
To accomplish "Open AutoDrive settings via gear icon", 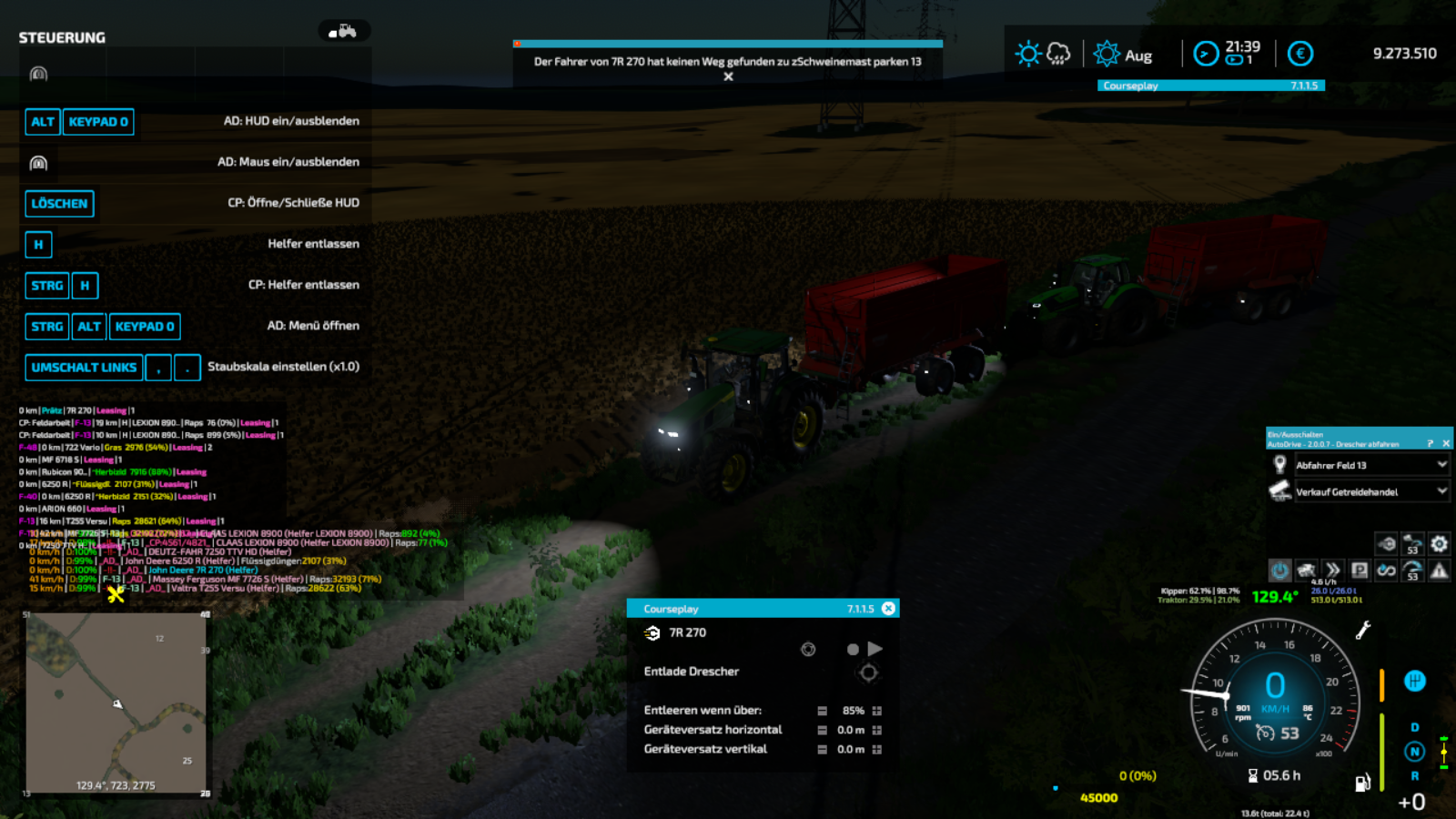I will click(x=1441, y=543).
